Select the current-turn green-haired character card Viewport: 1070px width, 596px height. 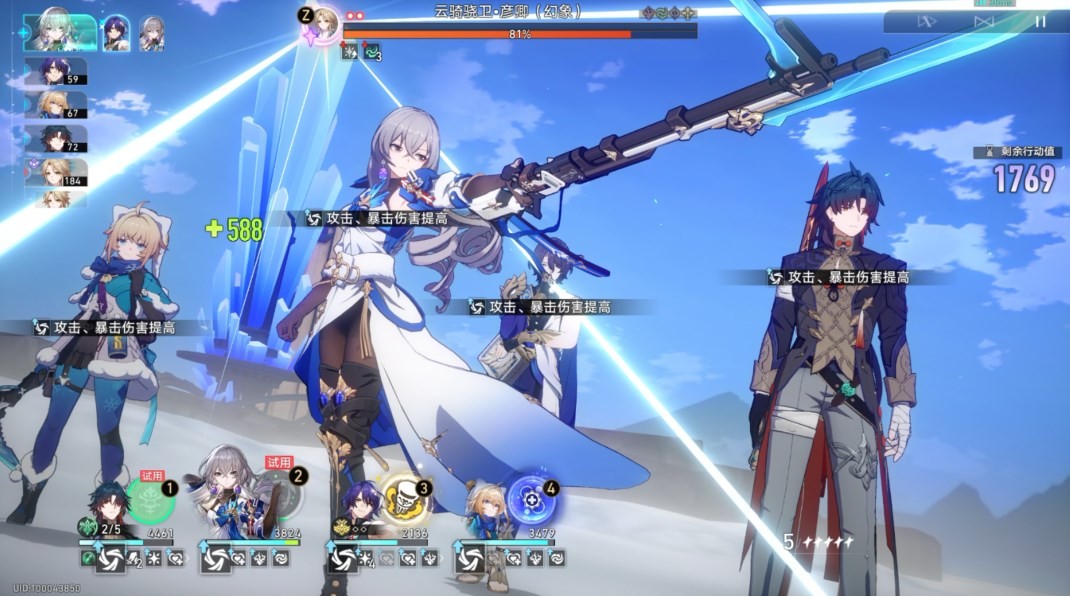(60, 32)
